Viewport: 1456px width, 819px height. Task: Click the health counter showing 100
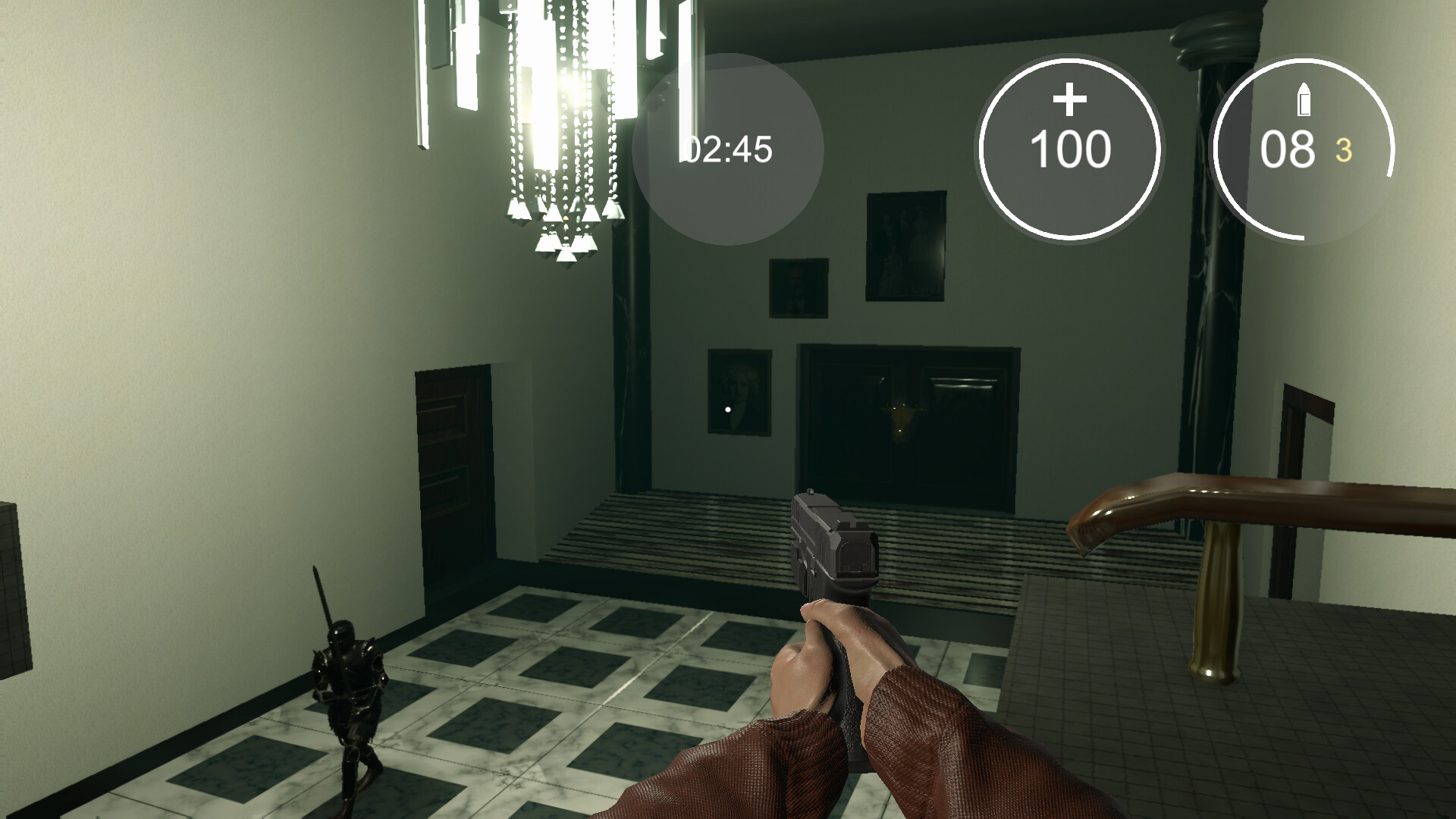1072,149
